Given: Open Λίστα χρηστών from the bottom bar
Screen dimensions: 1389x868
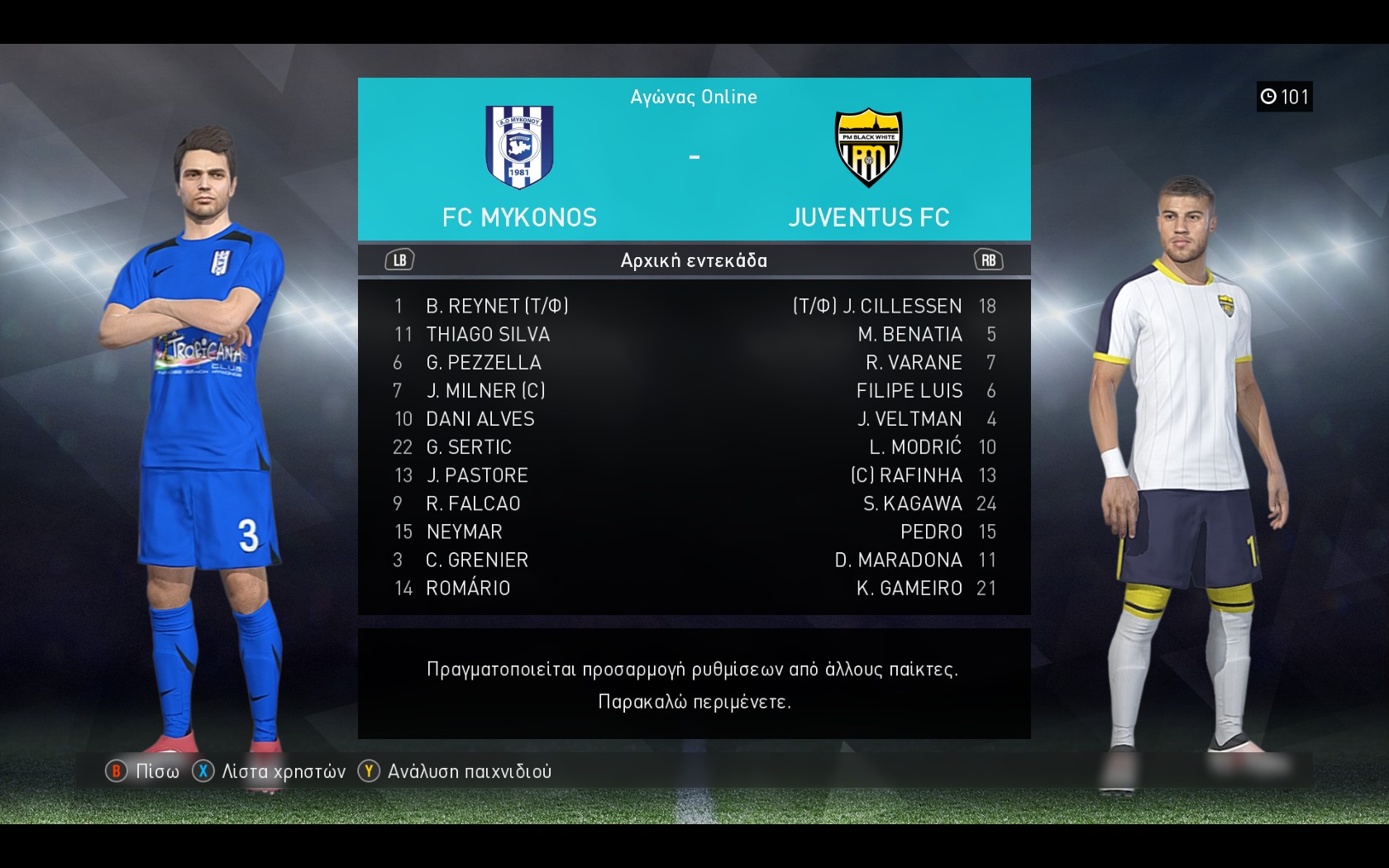Looking at the screenshot, I should [281, 770].
